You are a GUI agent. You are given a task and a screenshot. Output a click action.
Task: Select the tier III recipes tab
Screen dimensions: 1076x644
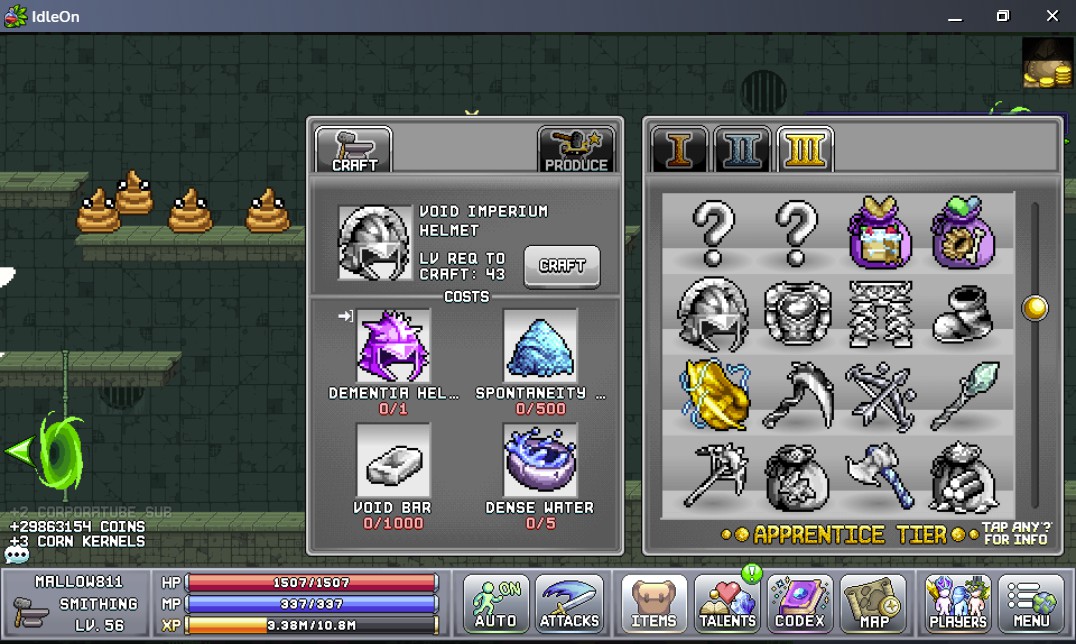804,150
